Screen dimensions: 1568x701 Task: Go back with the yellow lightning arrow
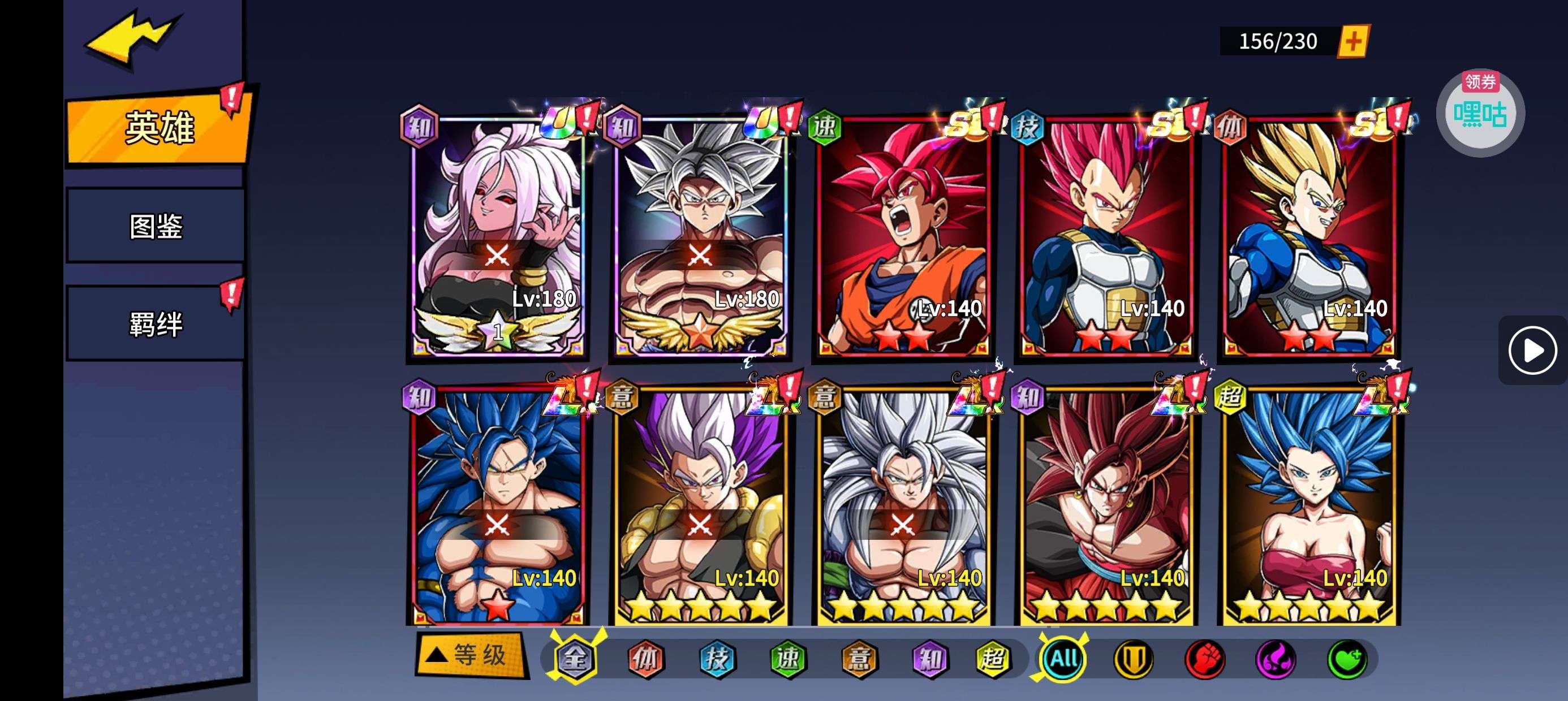point(133,38)
